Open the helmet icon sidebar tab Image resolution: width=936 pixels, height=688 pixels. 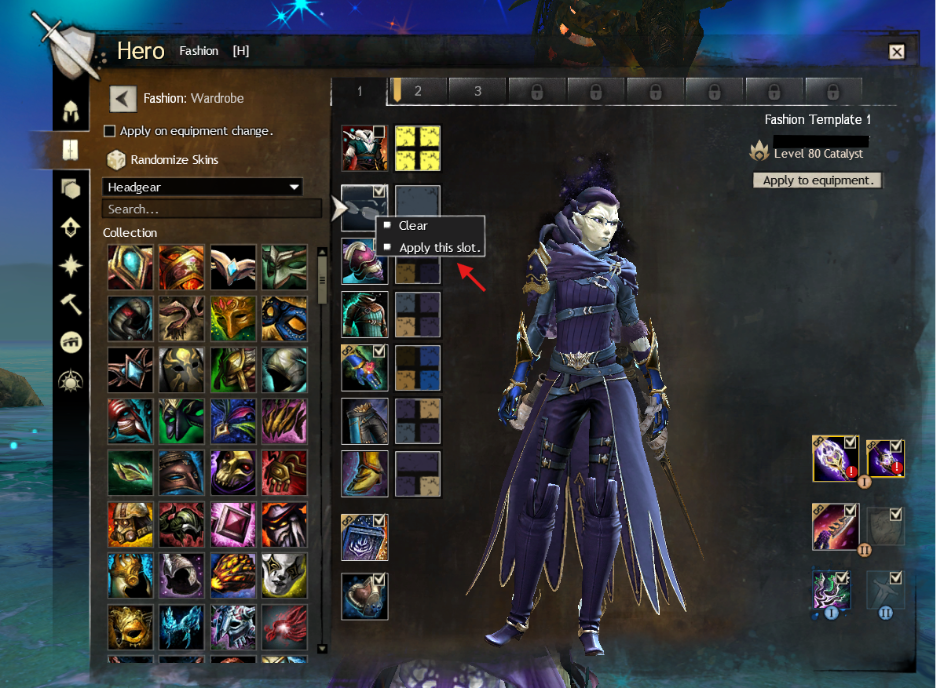click(71, 110)
